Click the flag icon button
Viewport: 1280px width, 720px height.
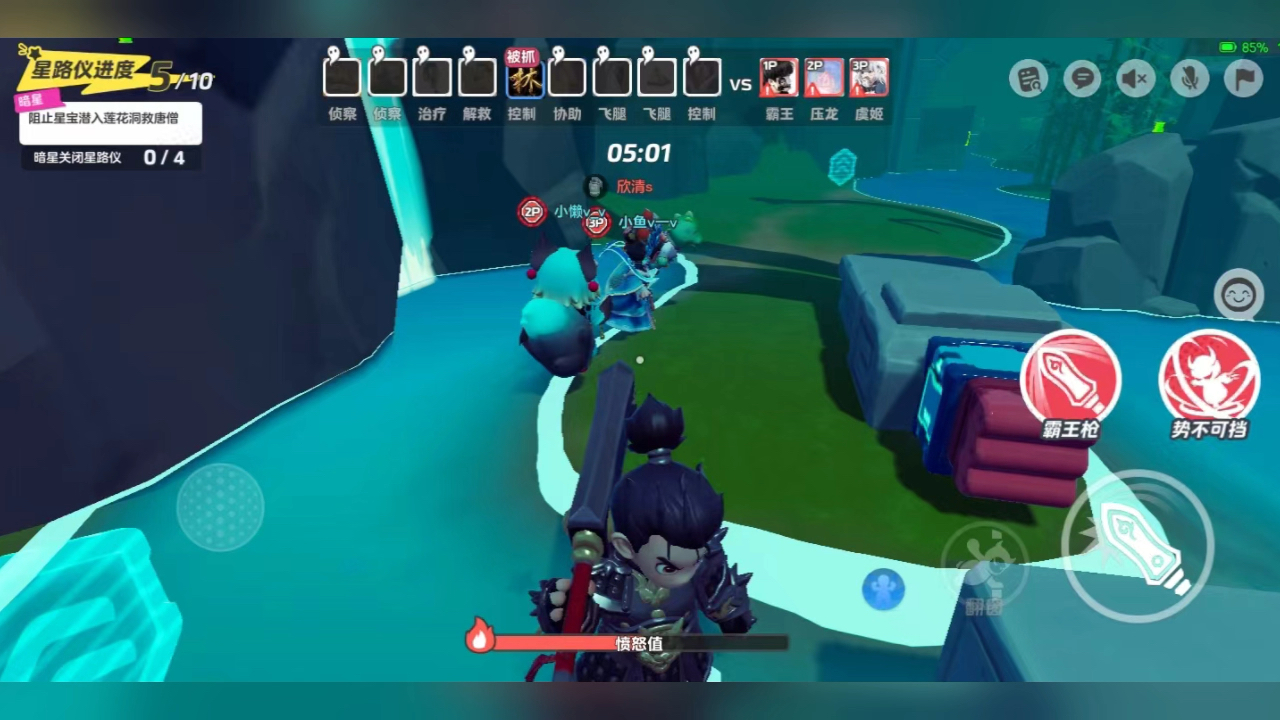pyautogui.click(x=1243, y=78)
